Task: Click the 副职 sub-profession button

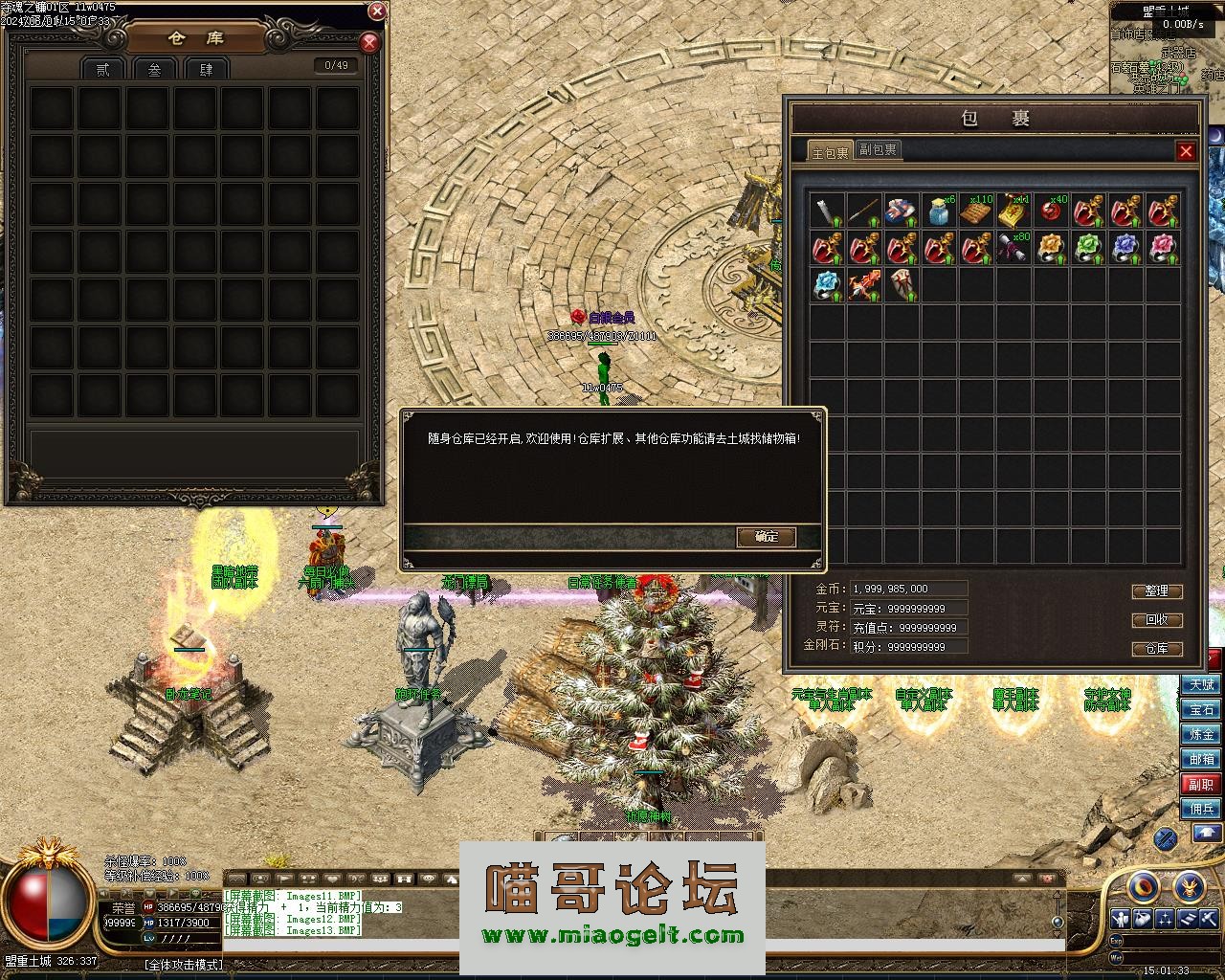Action: pyautogui.click(x=1201, y=785)
